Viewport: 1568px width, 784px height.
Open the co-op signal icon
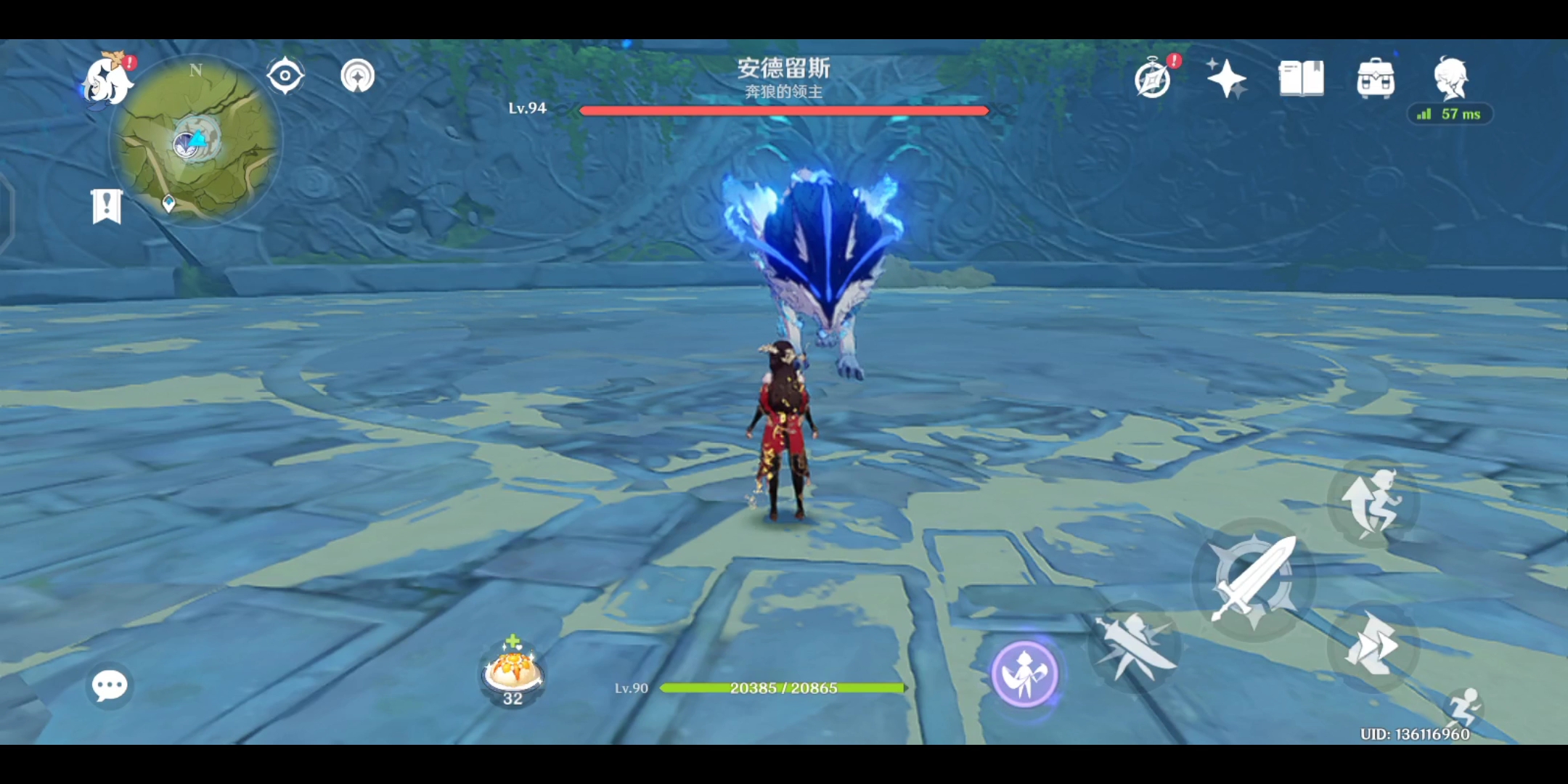point(357,75)
